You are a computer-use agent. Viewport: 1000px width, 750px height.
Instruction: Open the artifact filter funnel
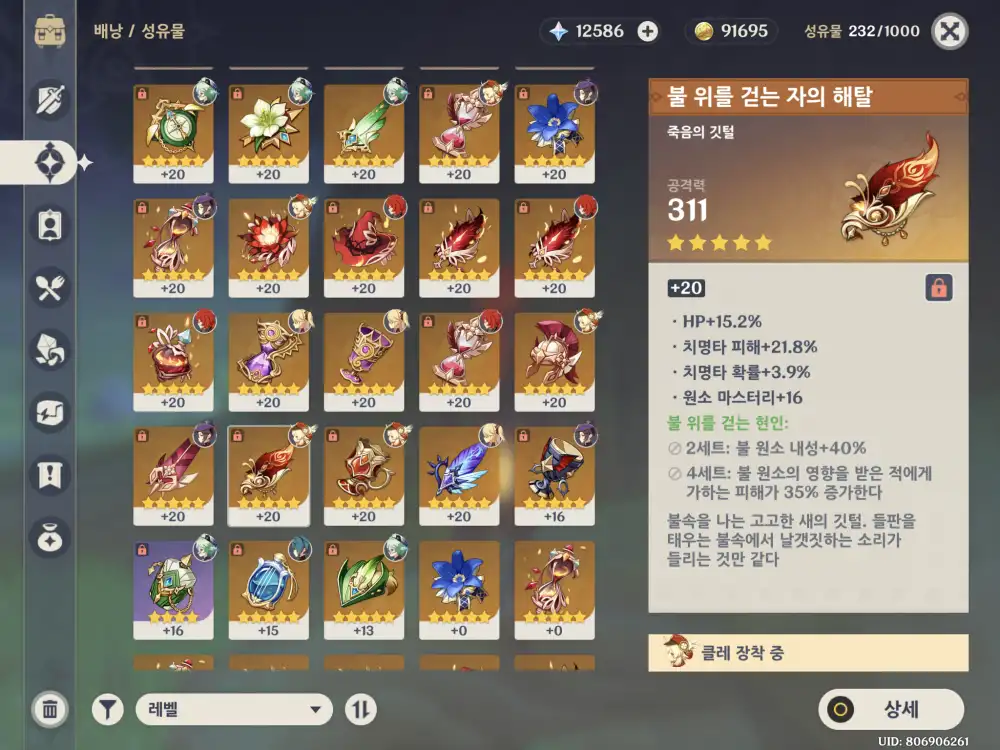pos(108,710)
